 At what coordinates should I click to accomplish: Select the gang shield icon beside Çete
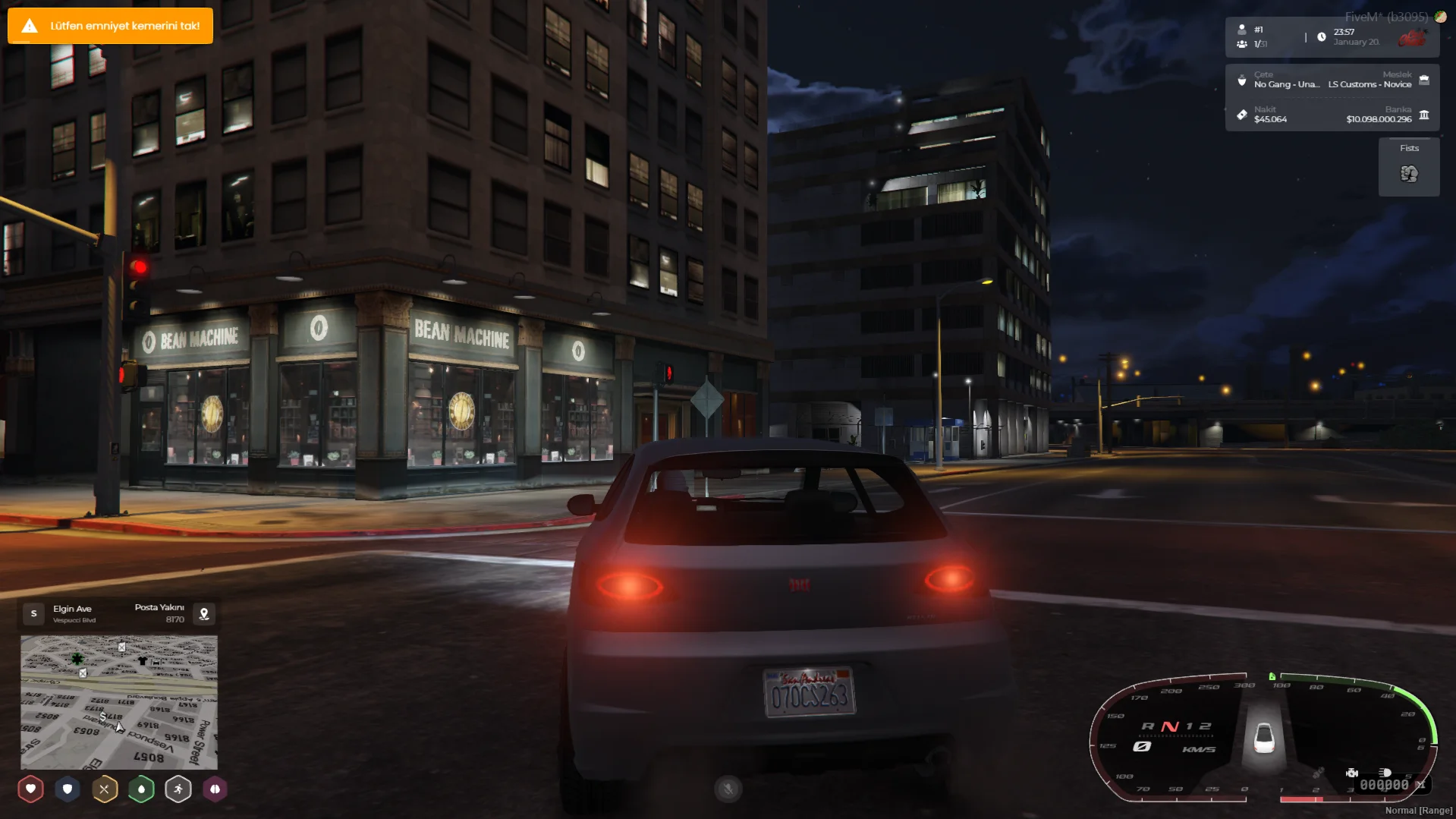[1241, 79]
